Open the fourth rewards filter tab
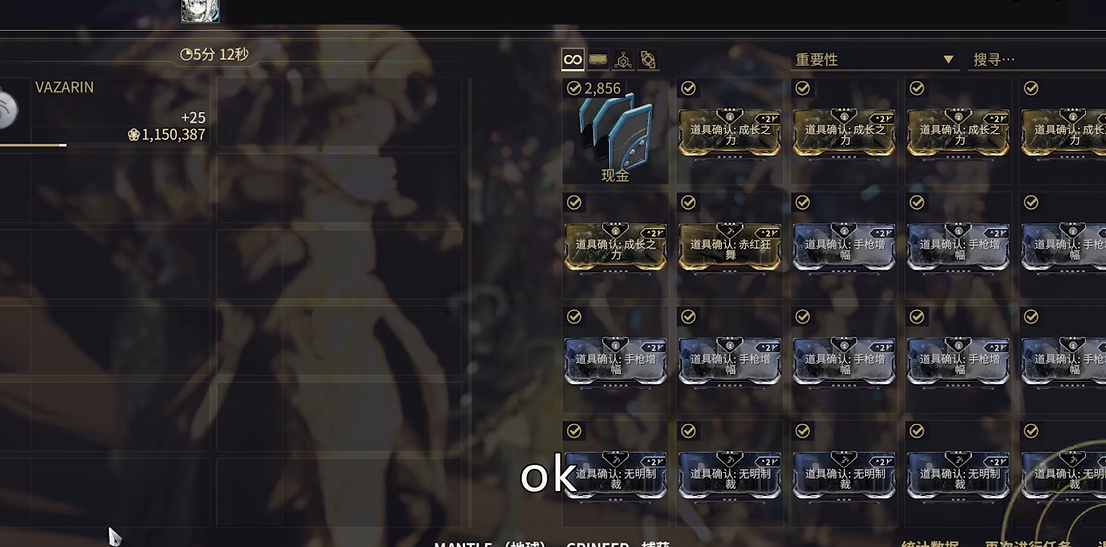Image resolution: width=1106 pixels, height=547 pixels. [648, 60]
